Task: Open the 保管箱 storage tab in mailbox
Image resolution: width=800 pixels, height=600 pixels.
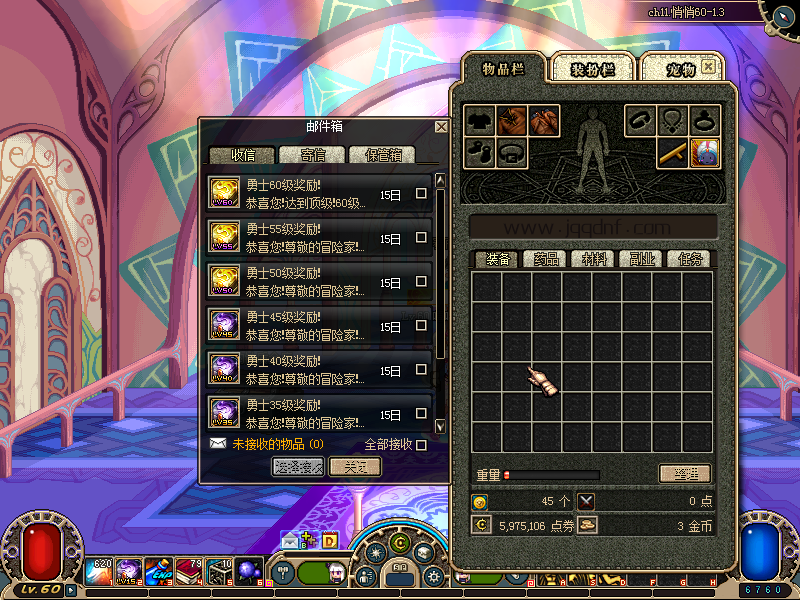Action: pyautogui.click(x=383, y=155)
